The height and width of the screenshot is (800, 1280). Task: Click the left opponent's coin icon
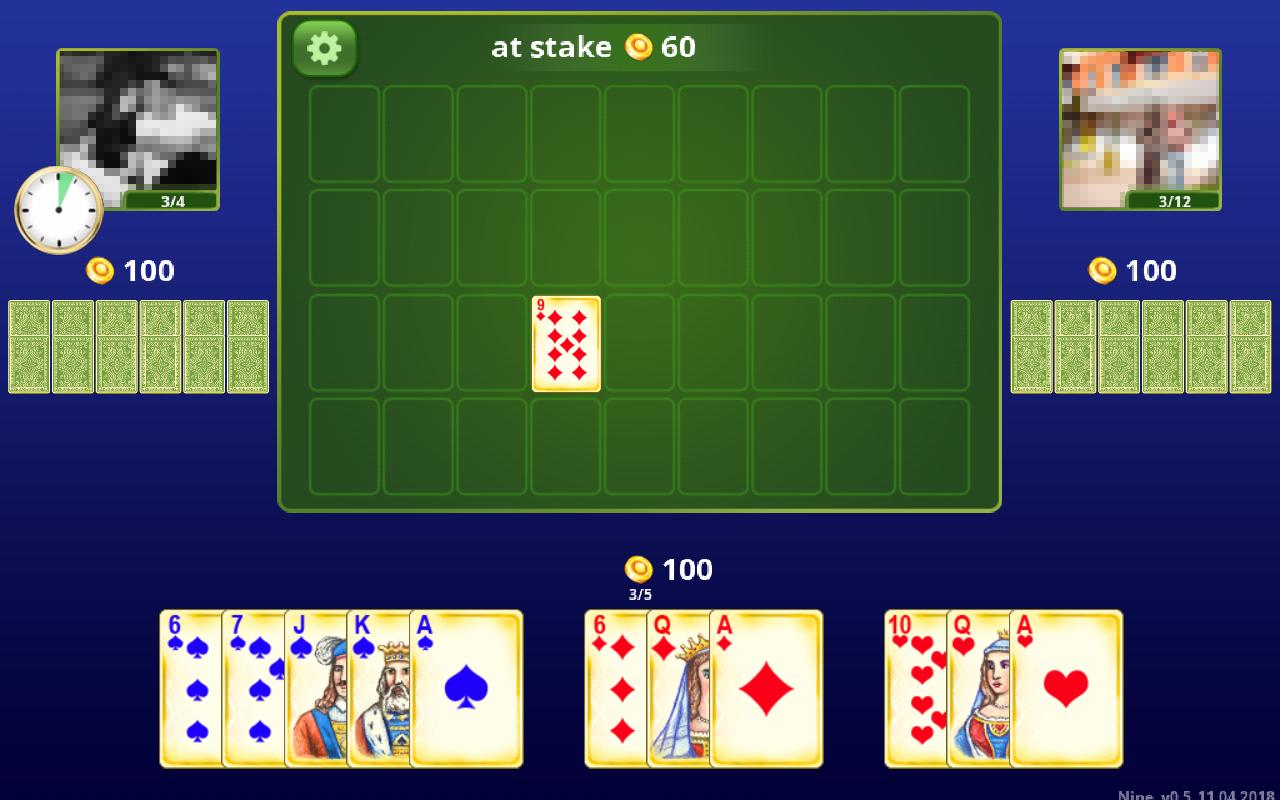99,269
